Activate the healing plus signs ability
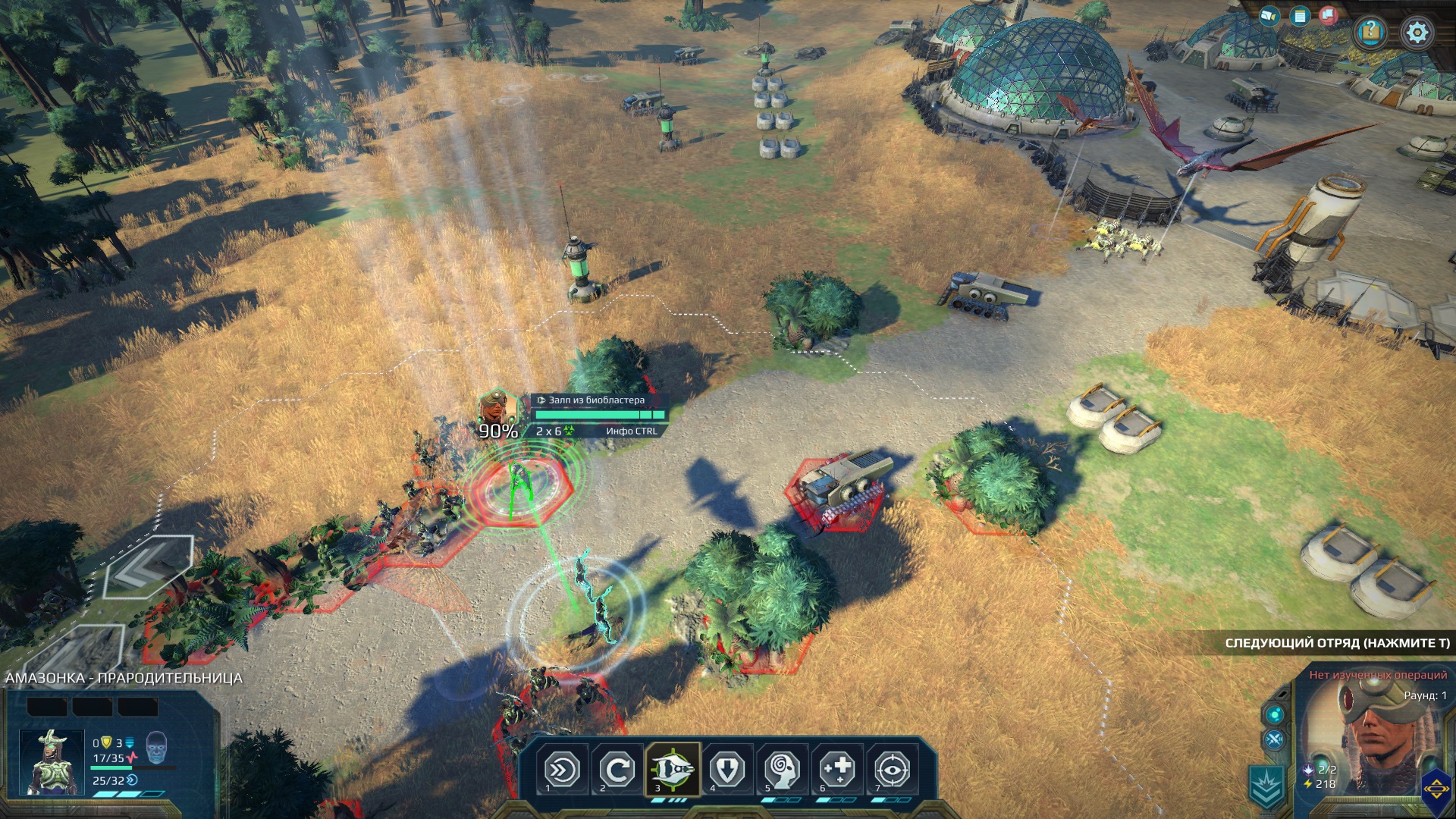1456x819 pixels. [x=837, y=770]
